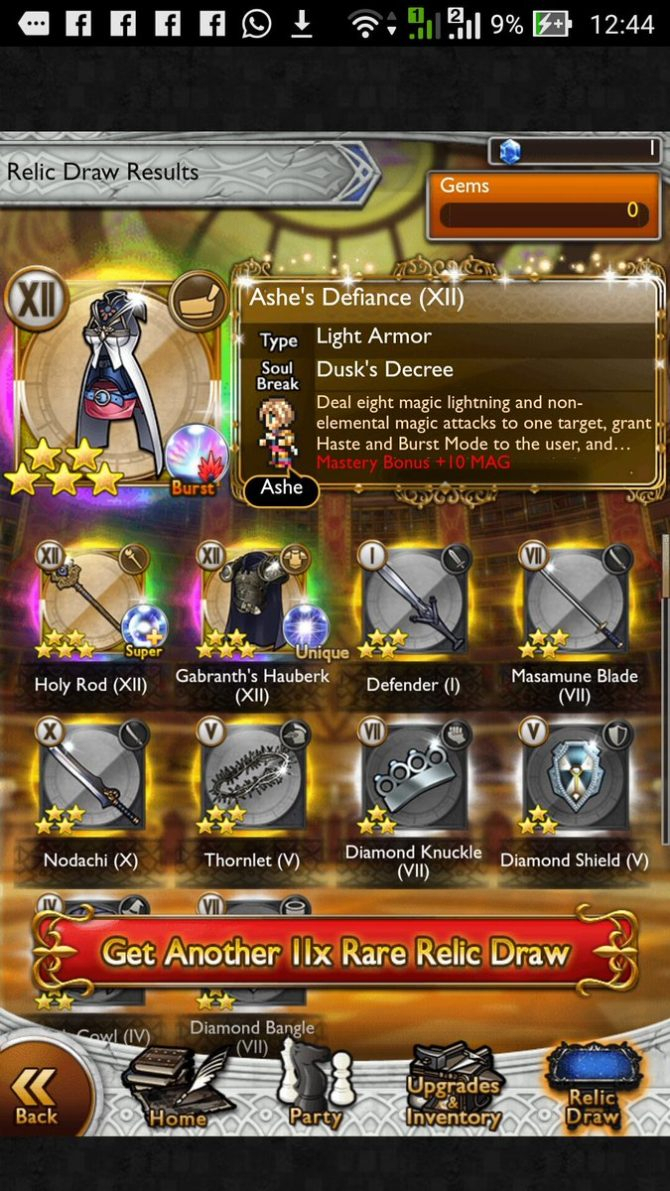Switch to the Relic Draw screen

click(x=592, y=1090)
